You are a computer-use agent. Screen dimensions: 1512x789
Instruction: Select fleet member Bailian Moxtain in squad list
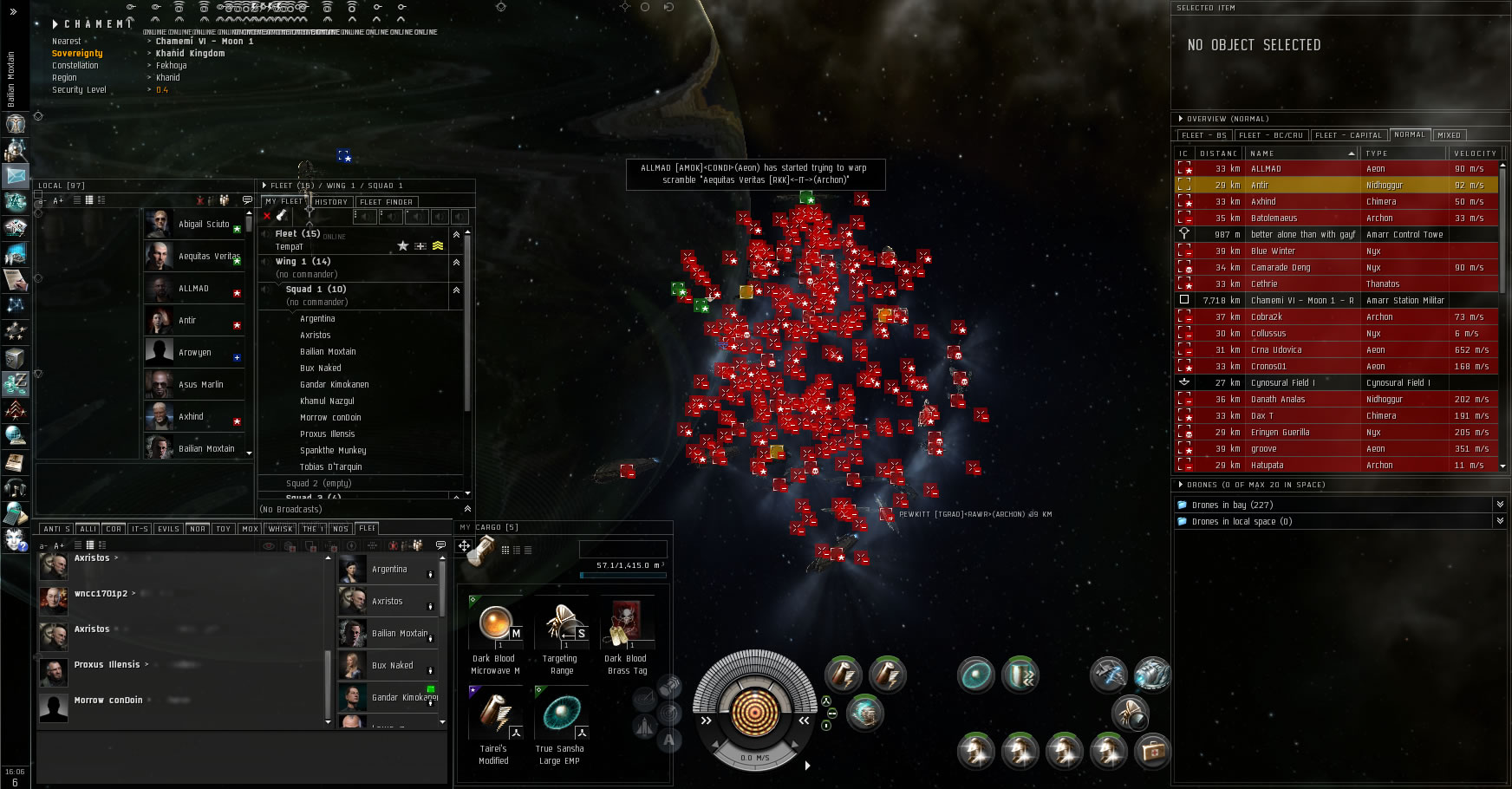pyautogui.click(x=328, y=352)
